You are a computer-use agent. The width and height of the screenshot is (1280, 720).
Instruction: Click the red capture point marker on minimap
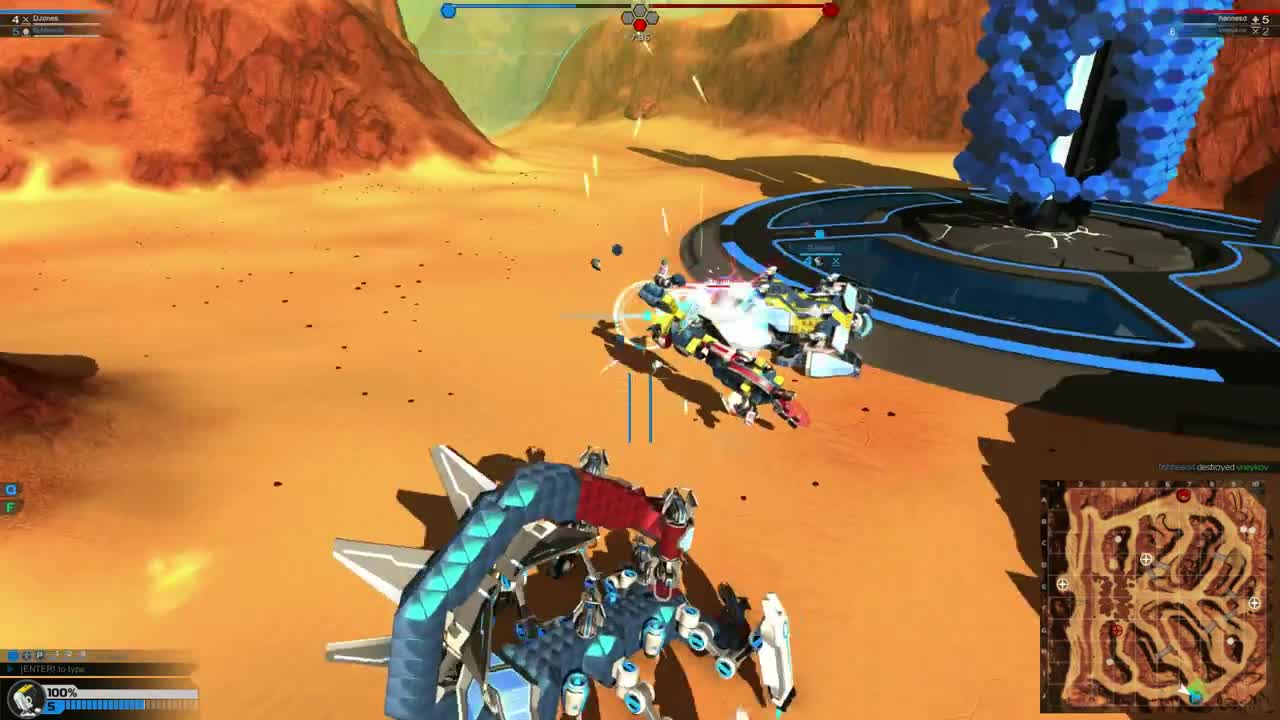coord(1117,630)
